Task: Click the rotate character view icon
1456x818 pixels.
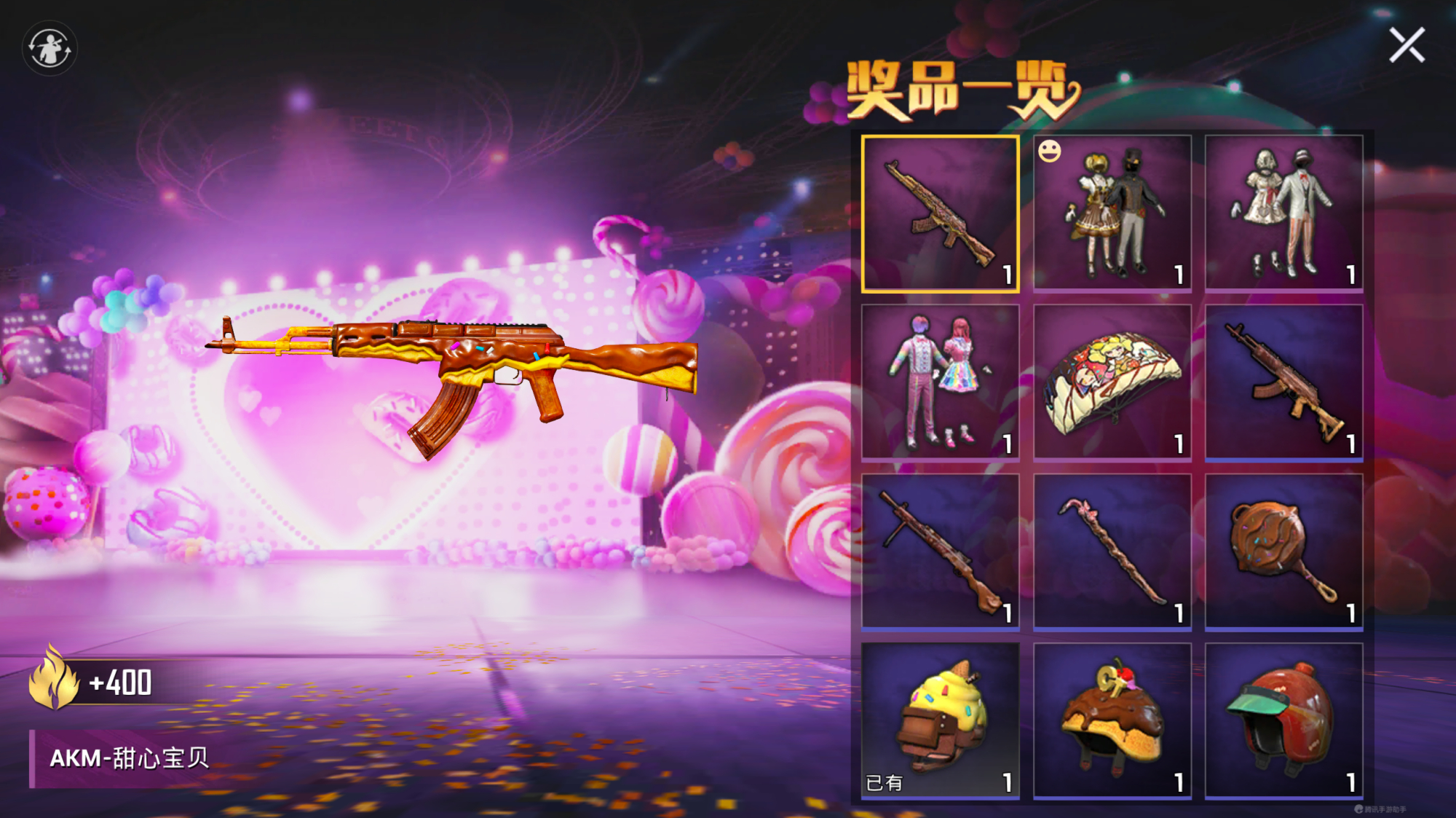Action: pyautogui.click(x=50, y=47)
